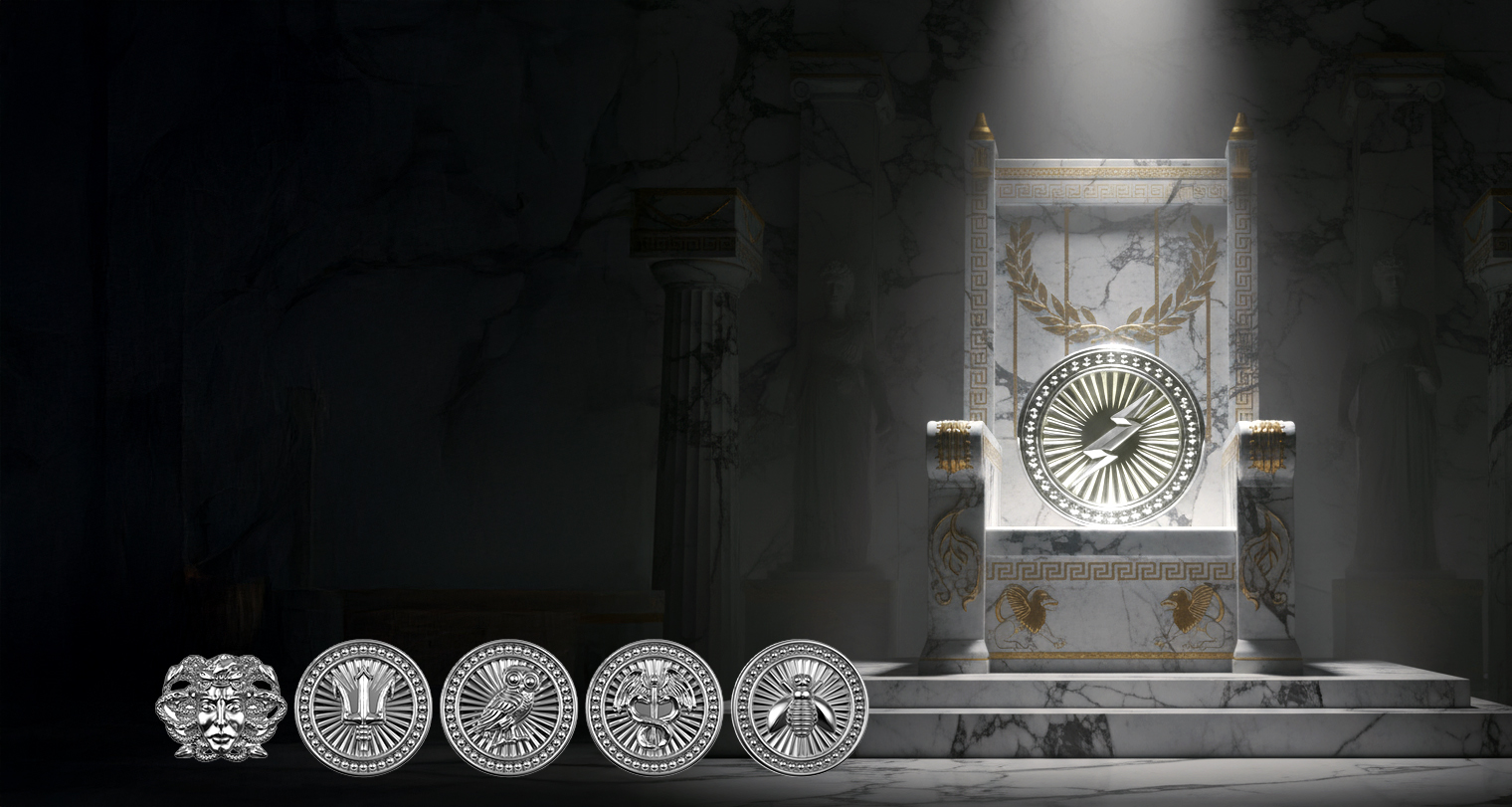Choose the trident medallion

coord(363,707)
